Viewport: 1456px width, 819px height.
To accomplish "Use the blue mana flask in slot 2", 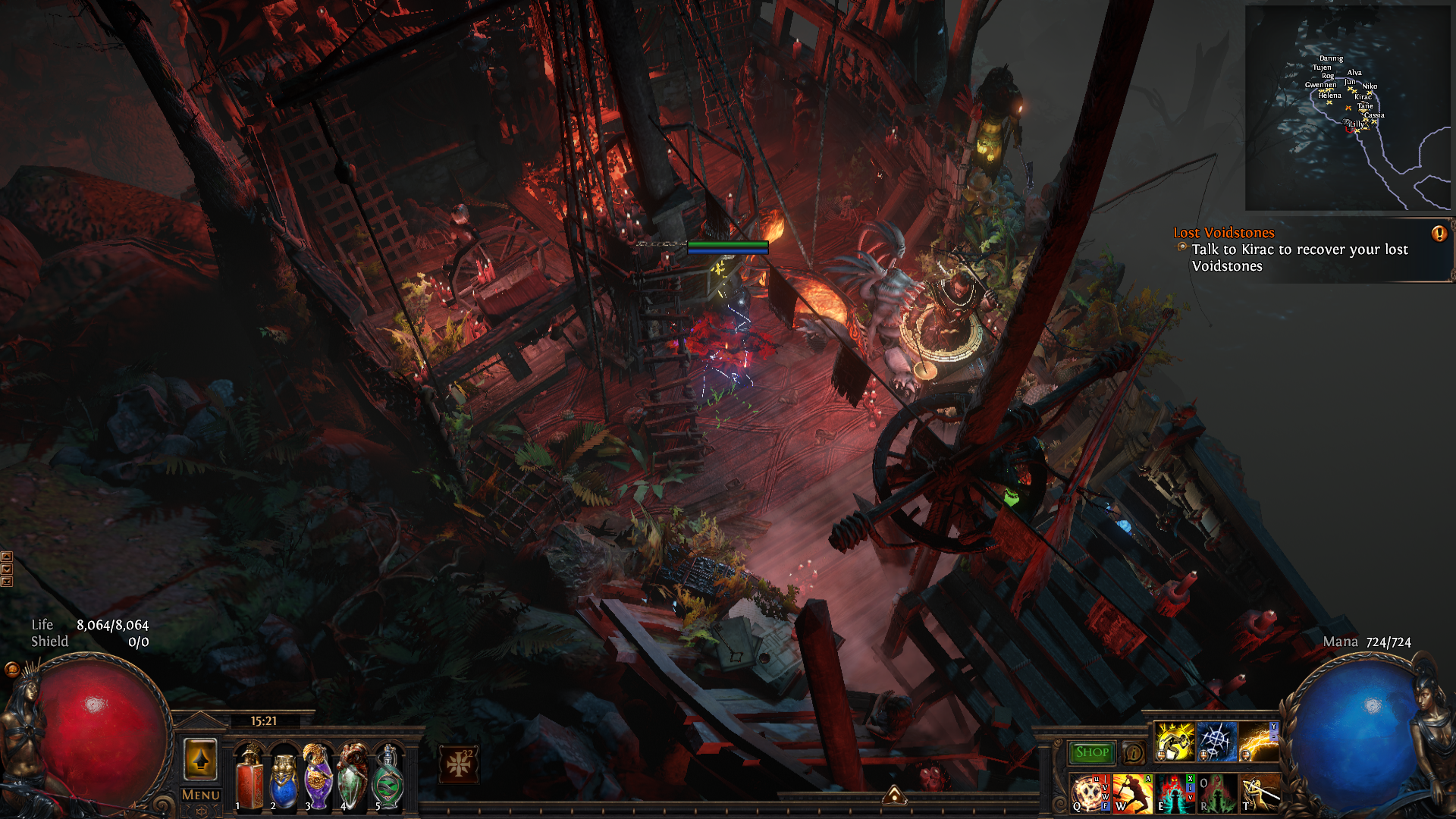I will click(284, 777).
